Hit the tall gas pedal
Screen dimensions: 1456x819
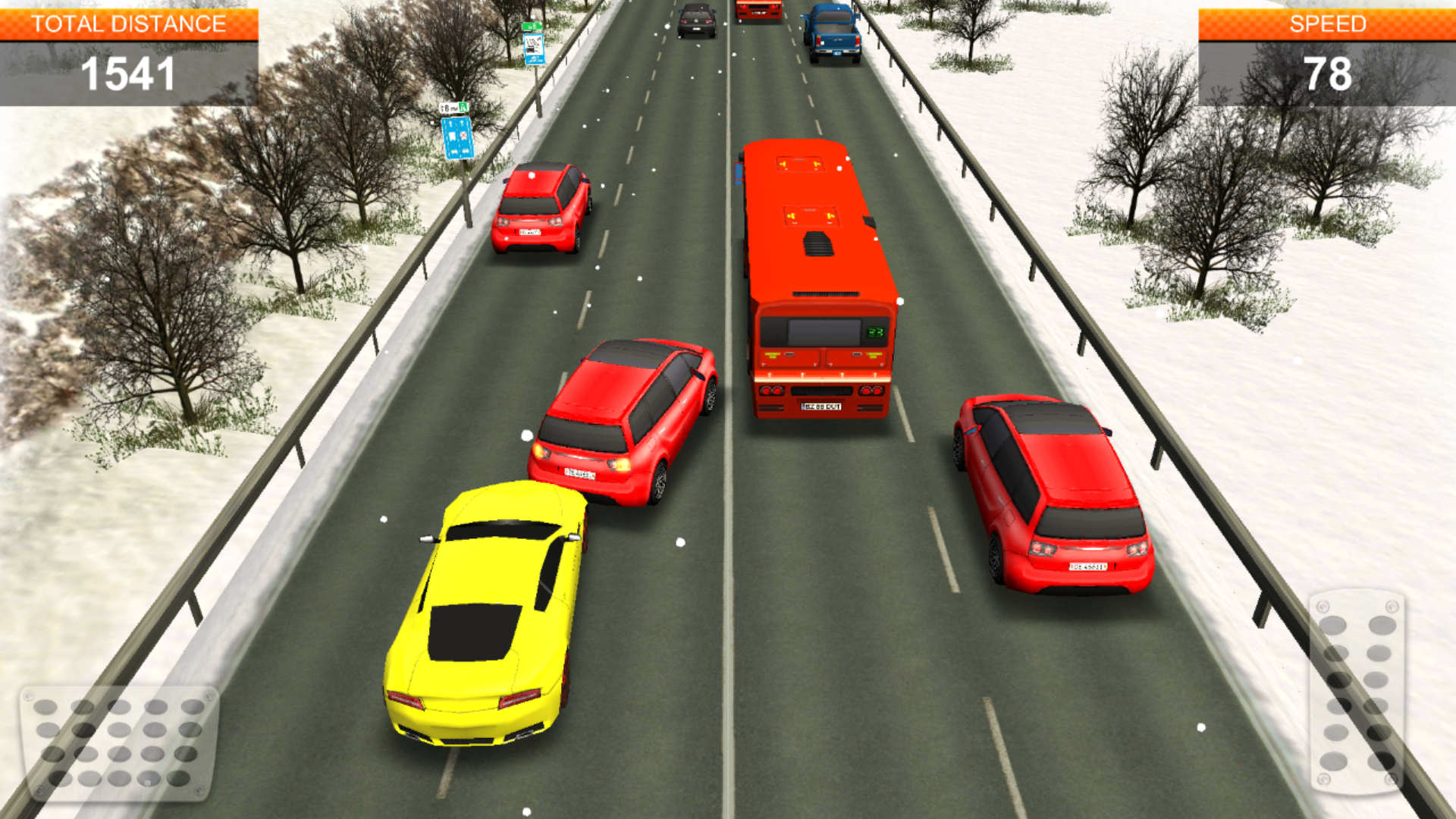tap(1357, 692)
